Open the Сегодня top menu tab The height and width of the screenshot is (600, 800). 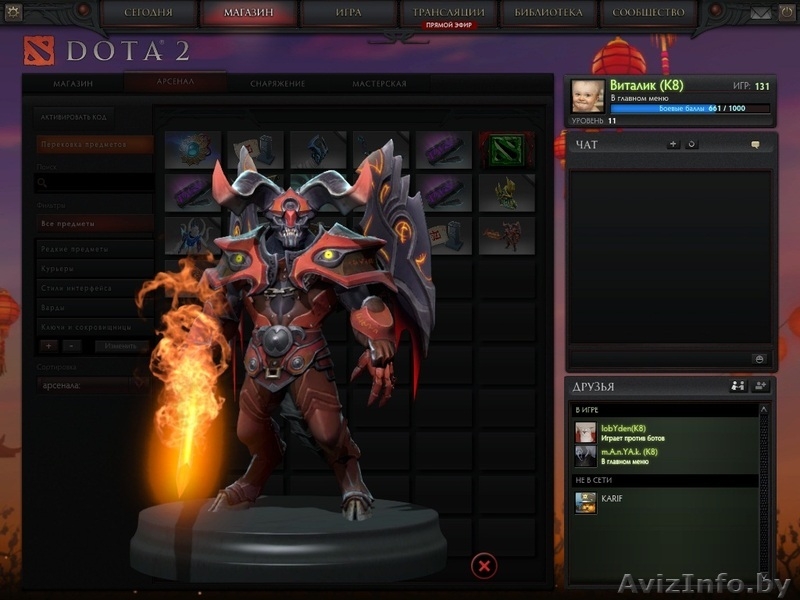click(x=150, y=13)
